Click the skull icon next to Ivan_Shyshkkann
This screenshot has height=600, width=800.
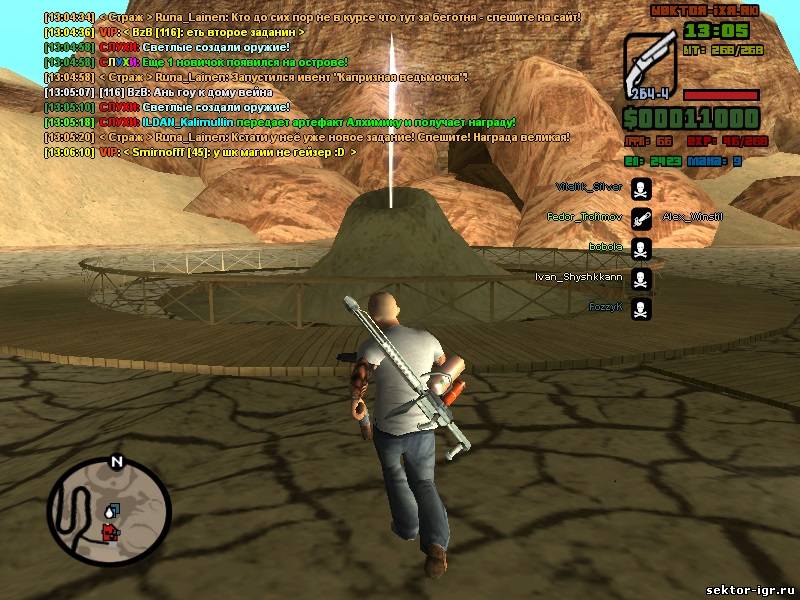pyautogui.click(x=642, y=278)
